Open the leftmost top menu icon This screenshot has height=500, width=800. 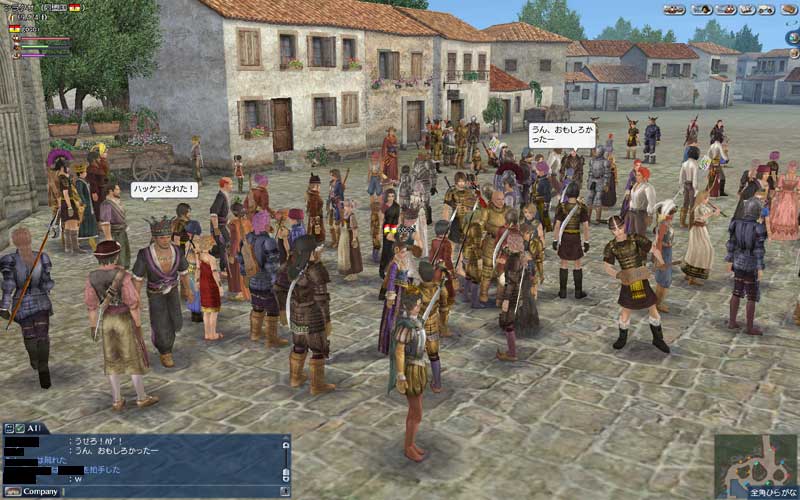coord(674,9)
